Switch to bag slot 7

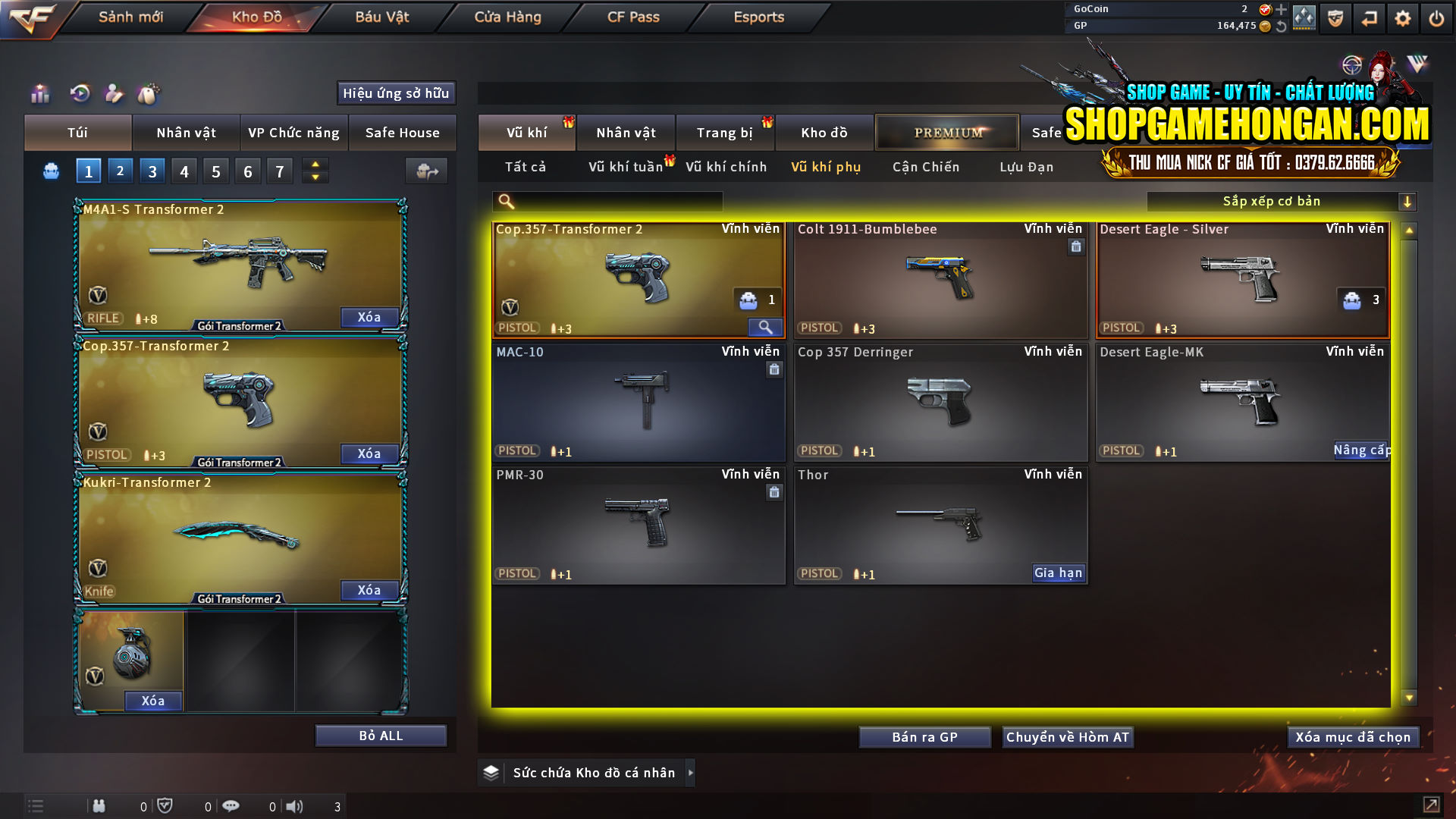pyautogui.click(x=280, y=171)
